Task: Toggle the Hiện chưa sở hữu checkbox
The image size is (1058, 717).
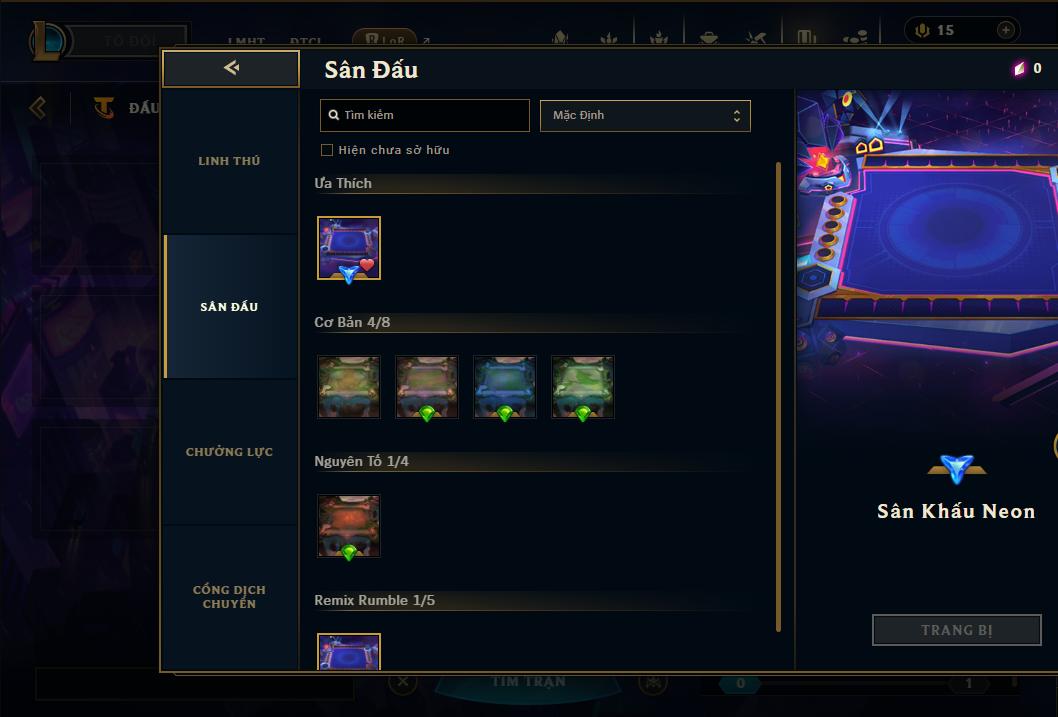Action: pyautogui.click(x=327, y=150)
